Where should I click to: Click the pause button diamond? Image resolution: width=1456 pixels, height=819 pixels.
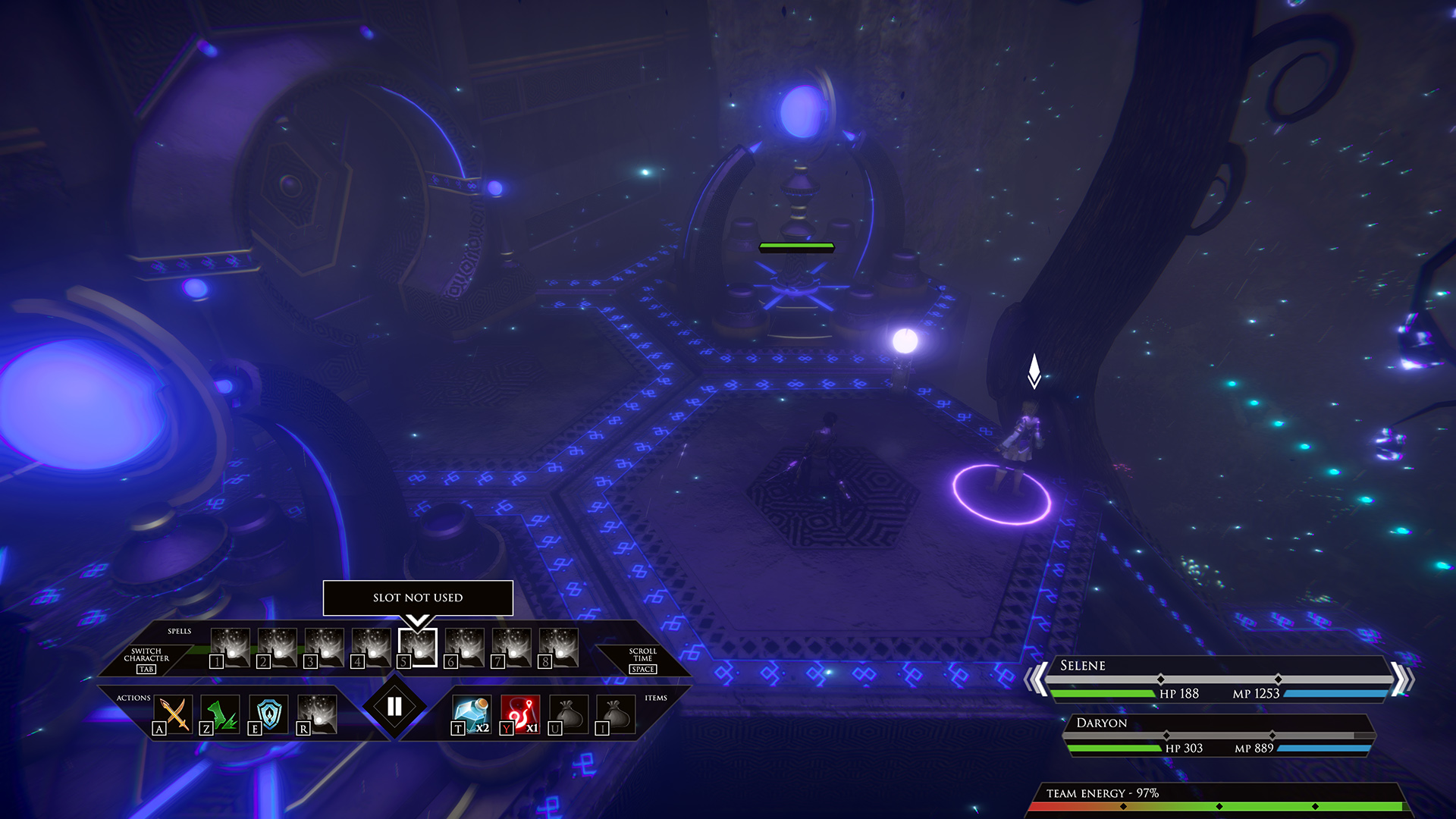394,707
